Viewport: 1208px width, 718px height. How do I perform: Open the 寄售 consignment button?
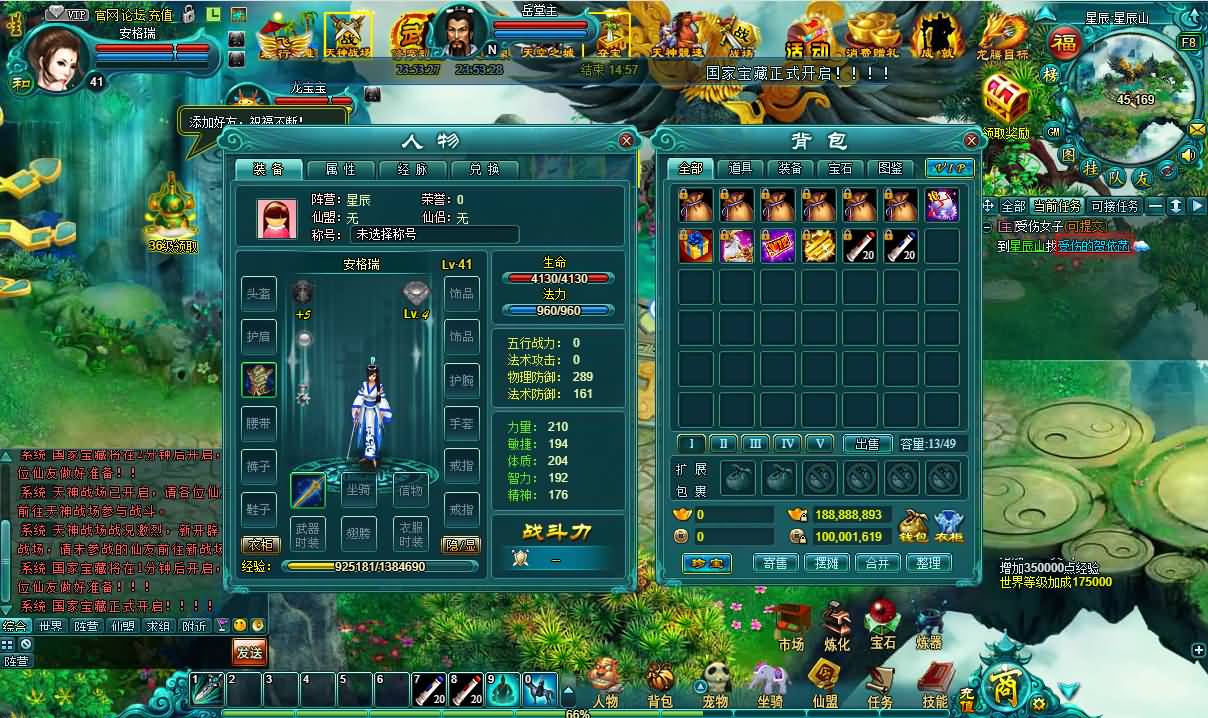775,563
